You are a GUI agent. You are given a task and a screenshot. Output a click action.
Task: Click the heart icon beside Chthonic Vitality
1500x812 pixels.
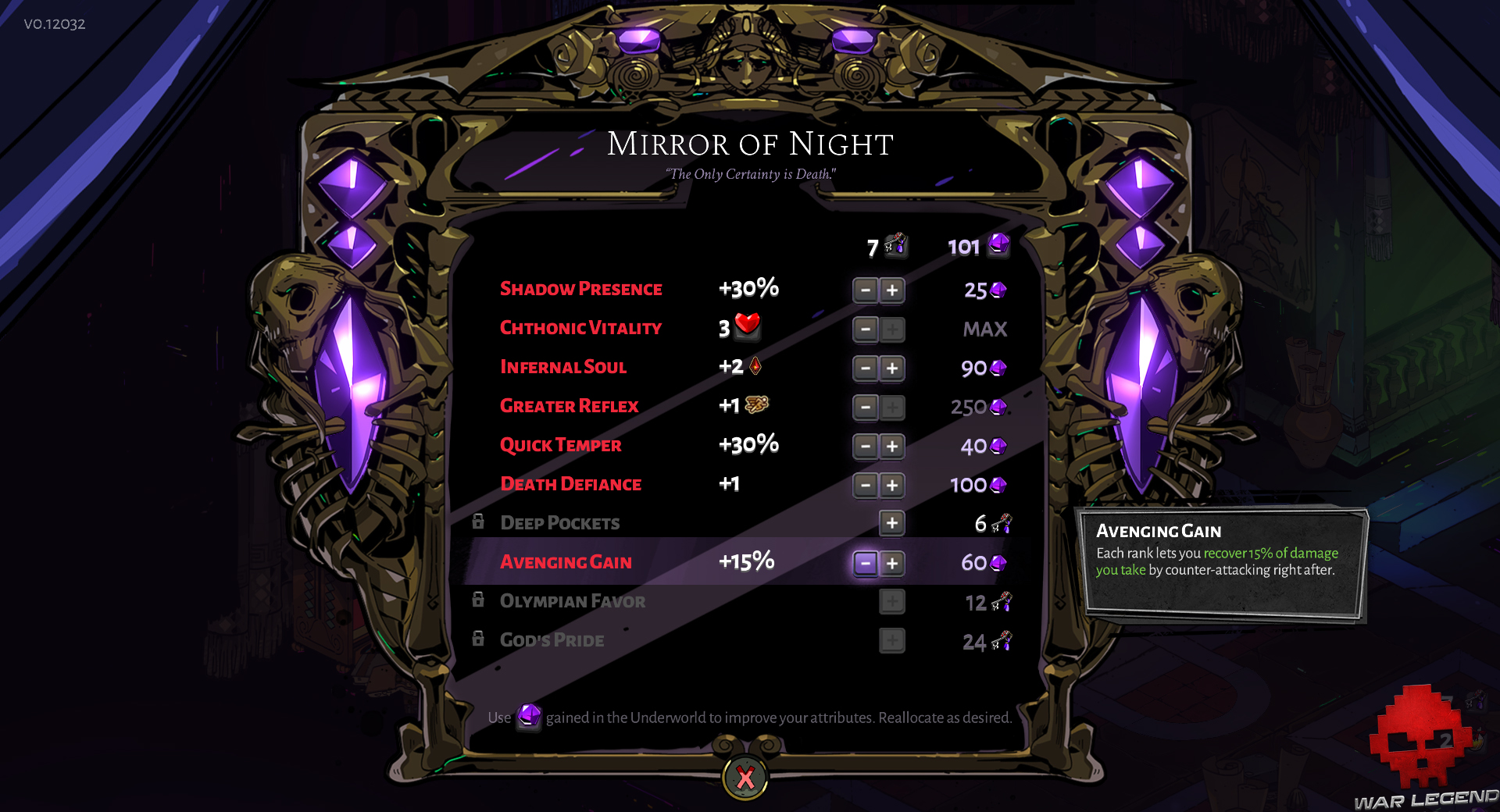click(748, 328)
